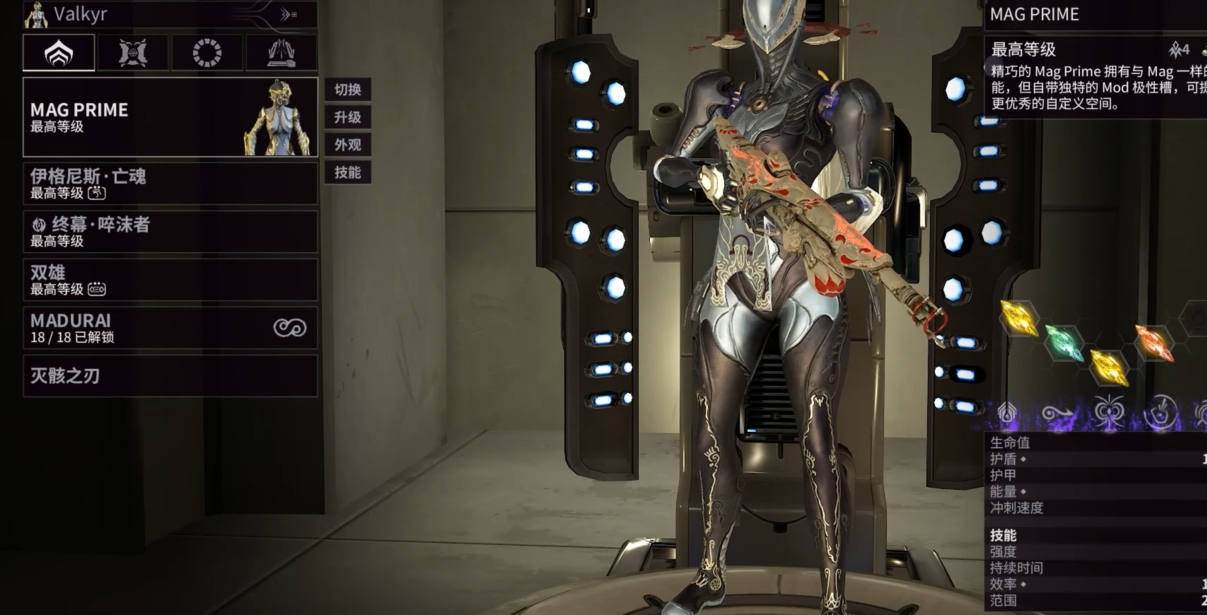This screenshot has width=1207, height=615.
Task: Select the green Archon shard
Action: tap(1064, 342)
